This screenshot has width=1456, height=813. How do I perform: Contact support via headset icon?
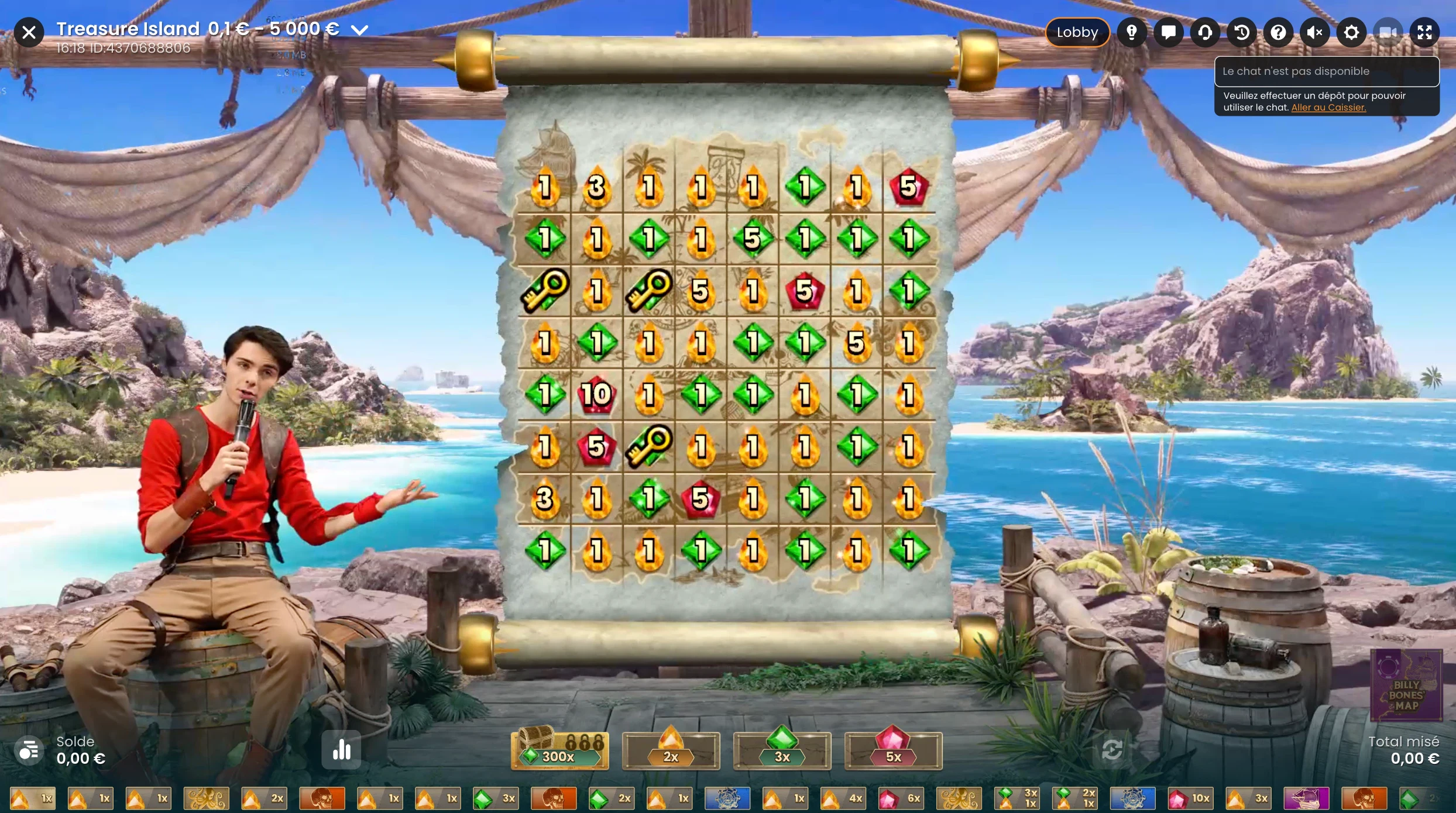coord(1205,32)
